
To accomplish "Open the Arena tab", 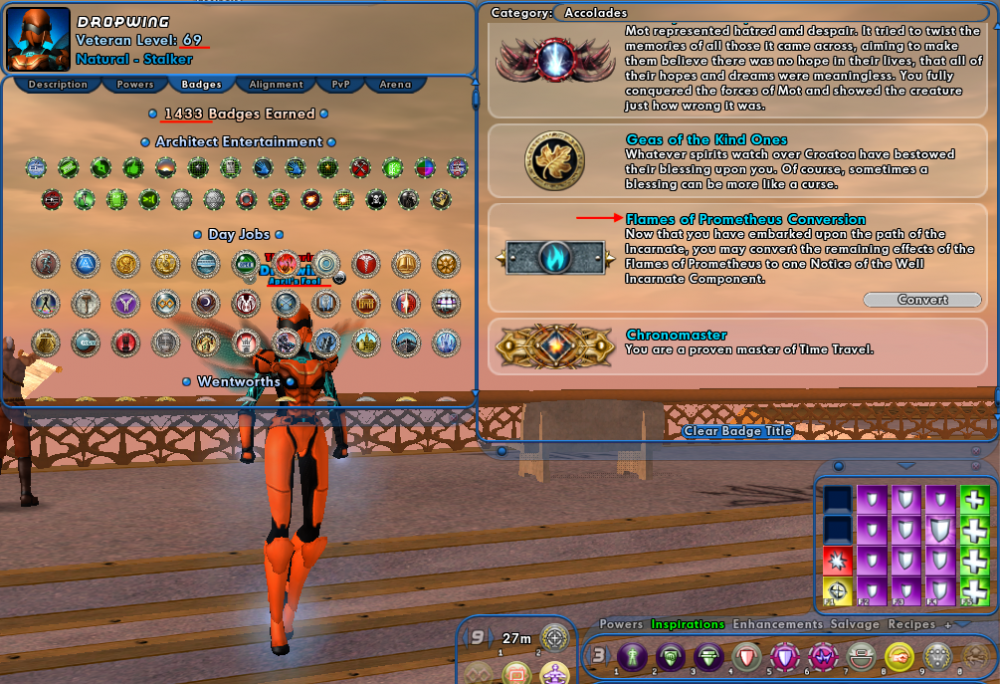I will pyautogui.click(x=395, y=85).
